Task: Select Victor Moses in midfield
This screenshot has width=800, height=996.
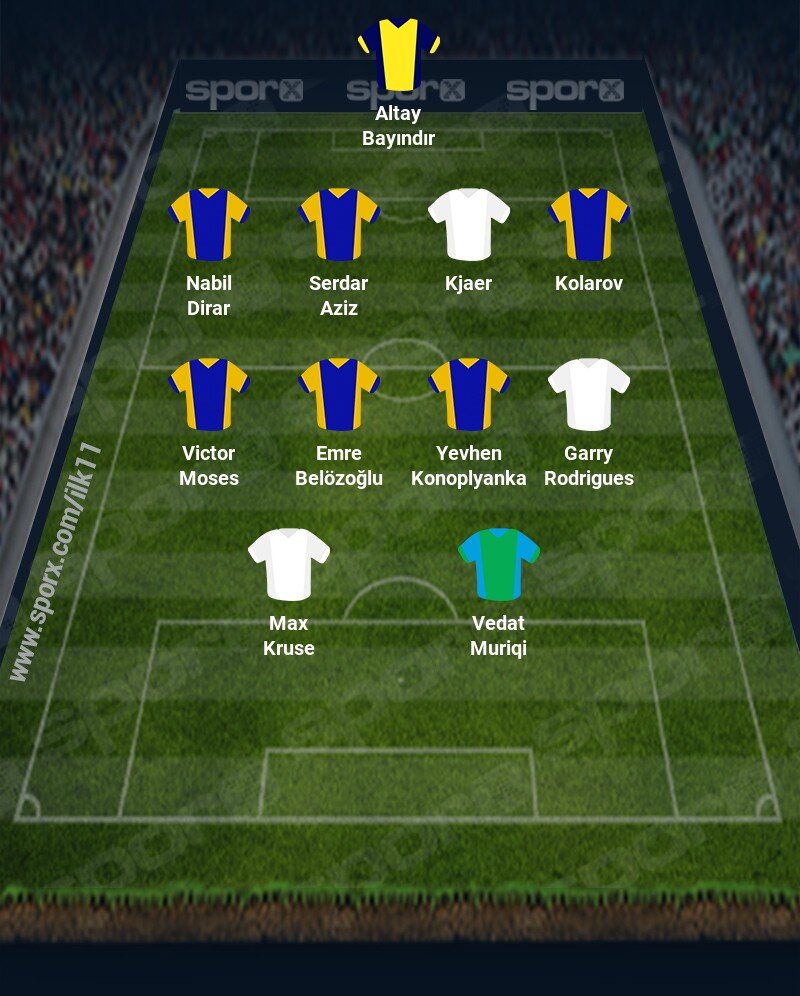Action: click(x=209, y=394)
